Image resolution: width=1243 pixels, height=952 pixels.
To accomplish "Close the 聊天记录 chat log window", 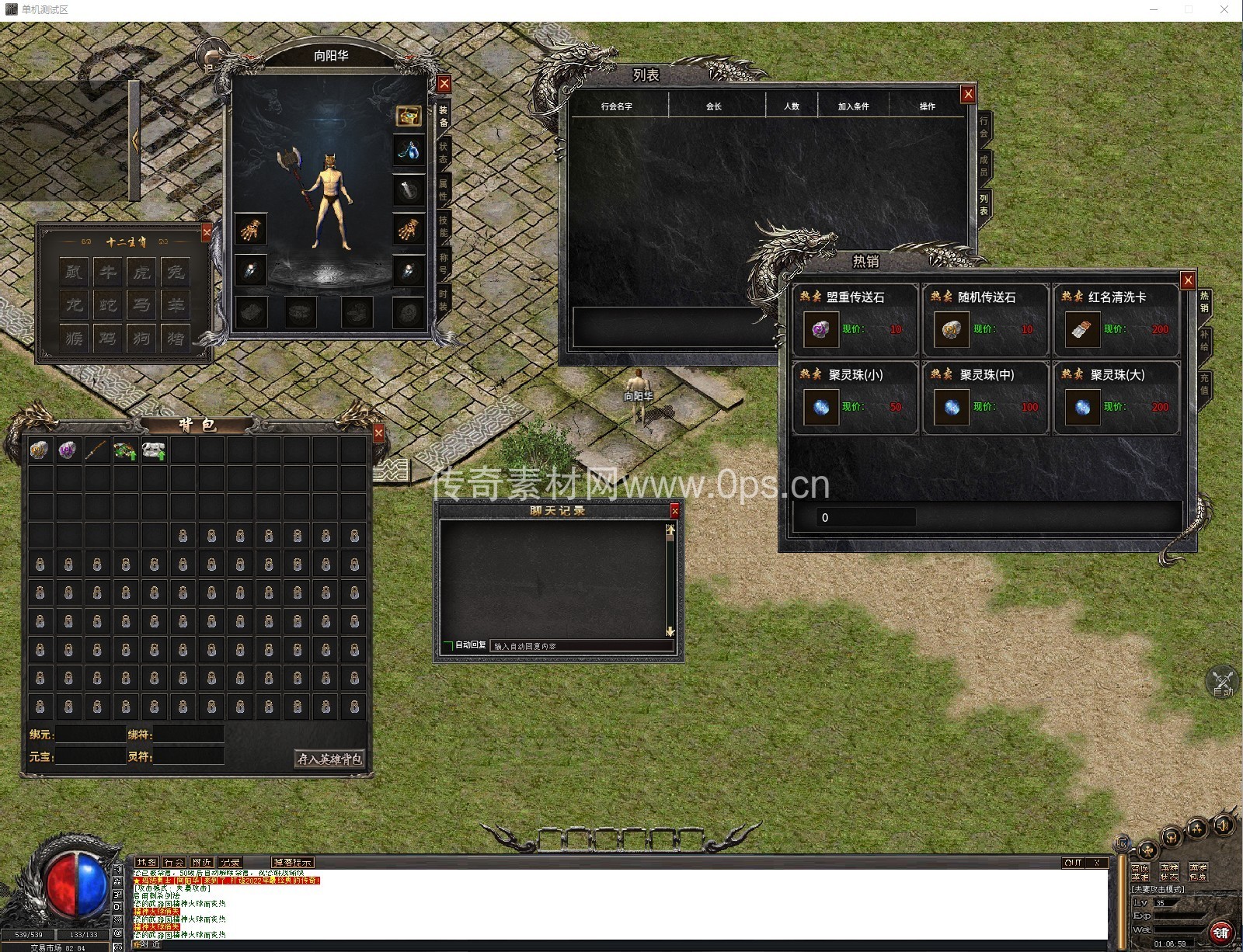I will click(x=674, y=511).
